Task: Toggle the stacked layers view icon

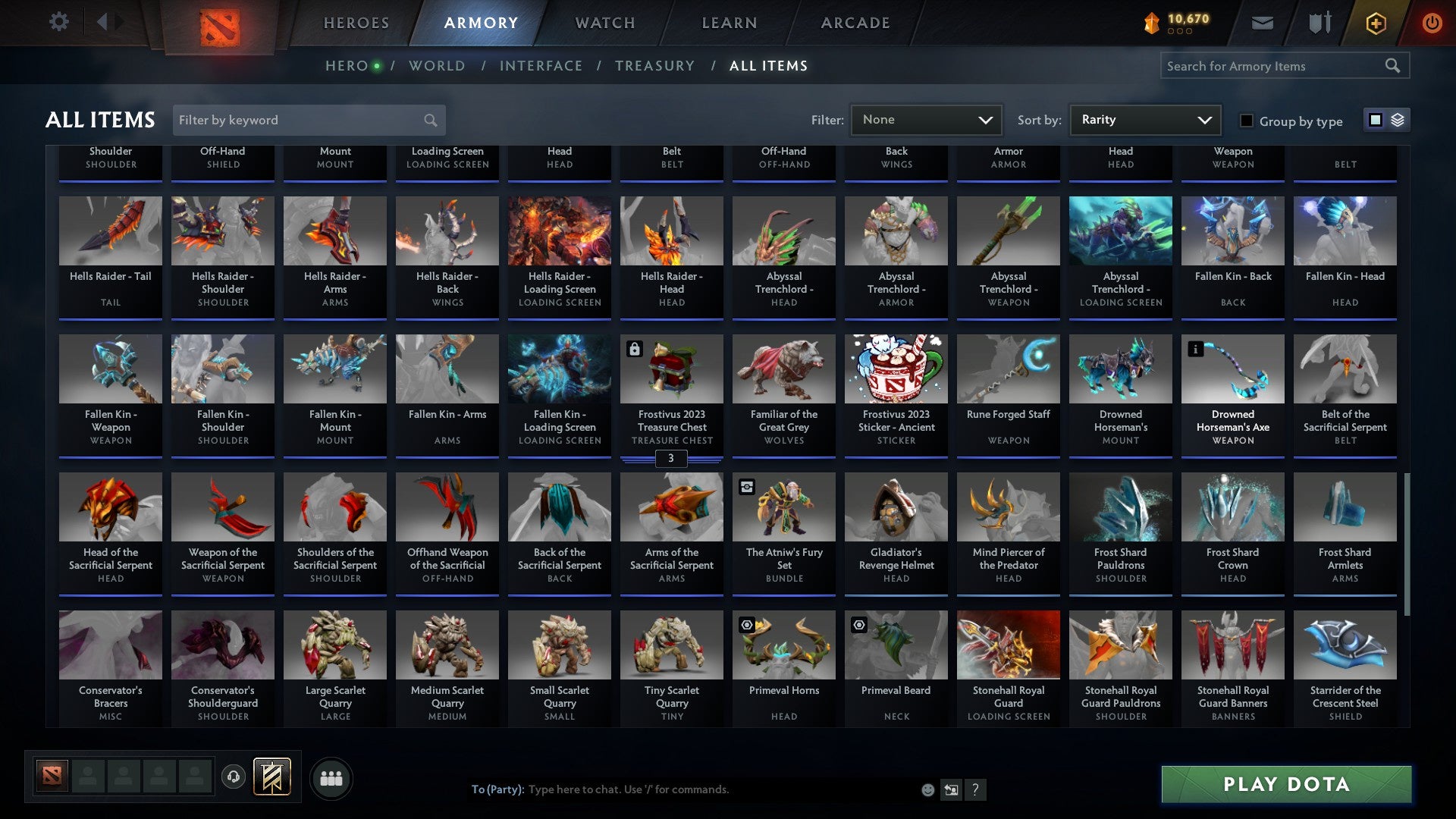Action: point(1397,120)
